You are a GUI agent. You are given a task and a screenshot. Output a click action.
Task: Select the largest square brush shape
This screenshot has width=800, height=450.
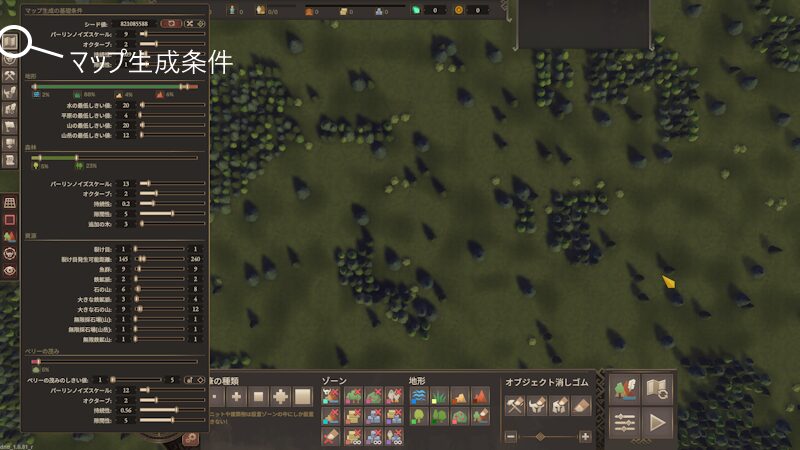(x=302, y=397)
